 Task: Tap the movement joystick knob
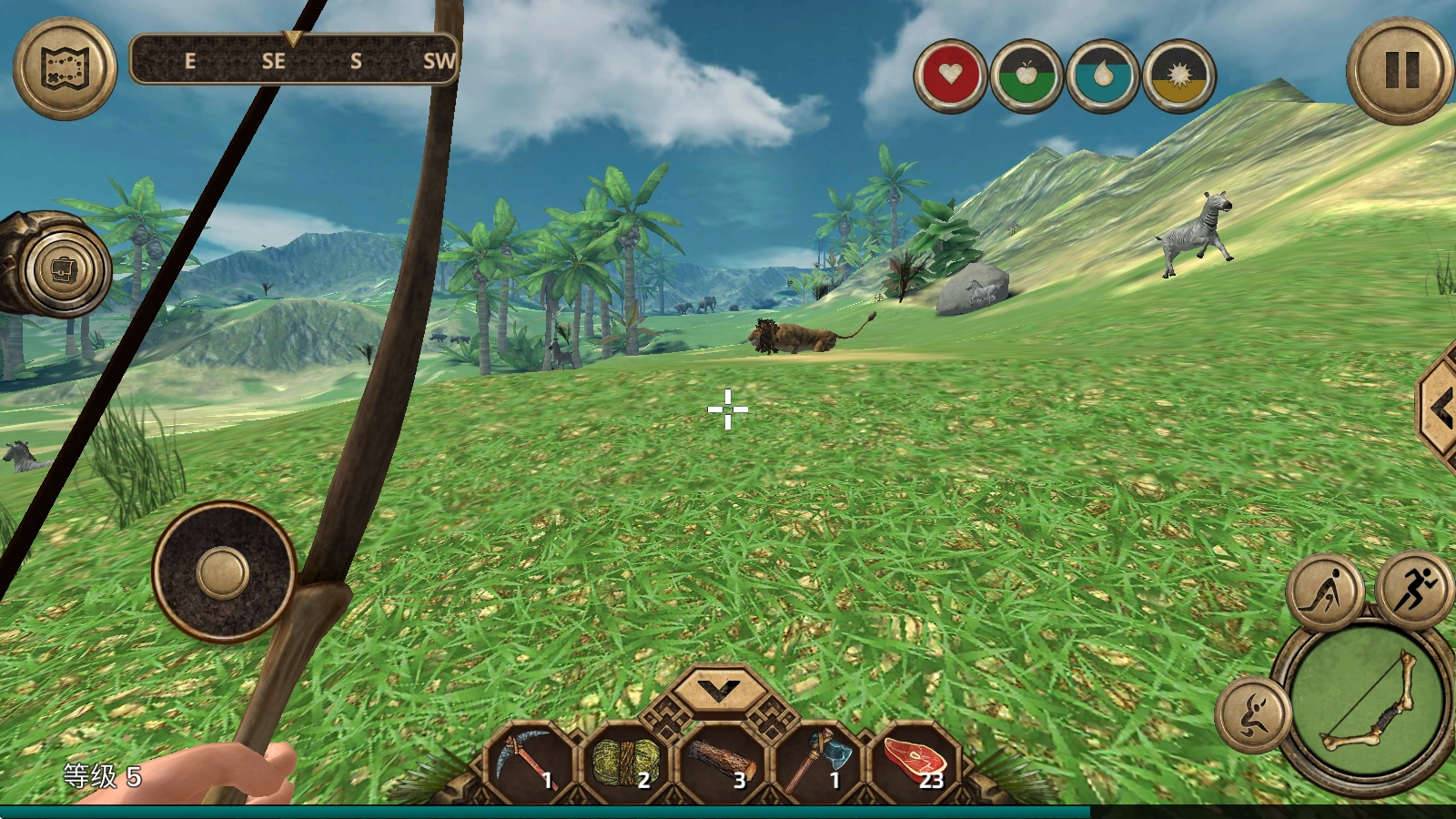pyautogui.click(x=223, y=573)
